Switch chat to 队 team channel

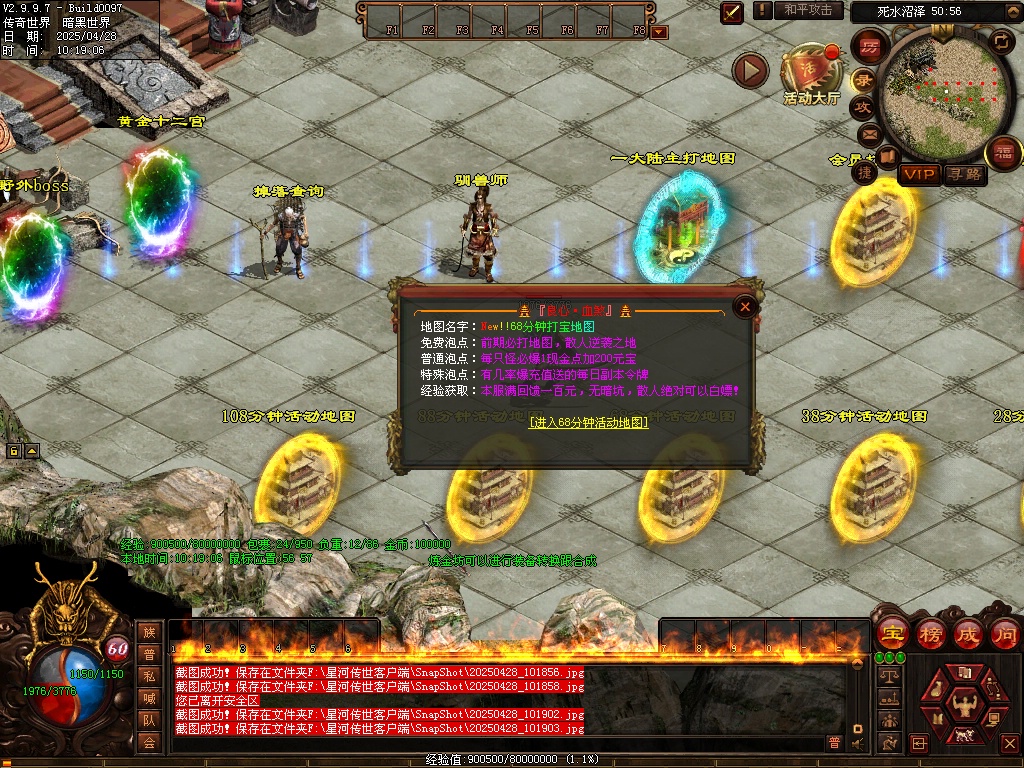[149, 719]
